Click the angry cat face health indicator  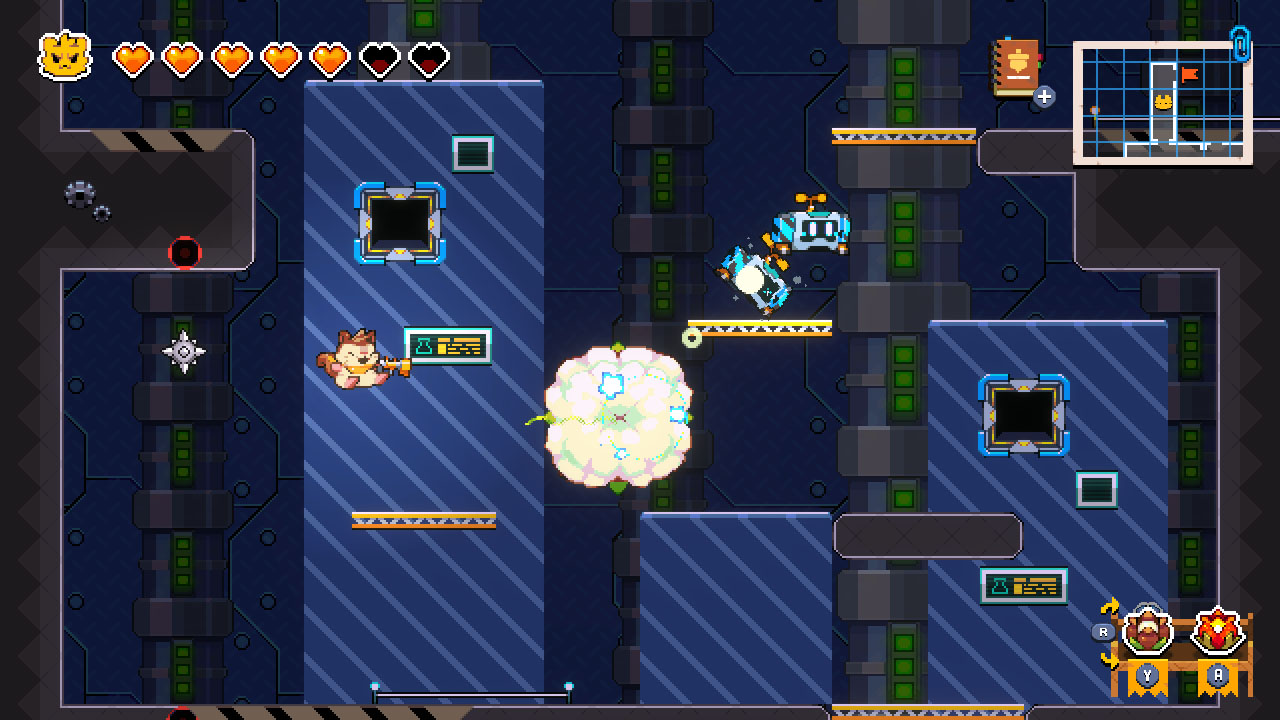(x=62, y=57)
